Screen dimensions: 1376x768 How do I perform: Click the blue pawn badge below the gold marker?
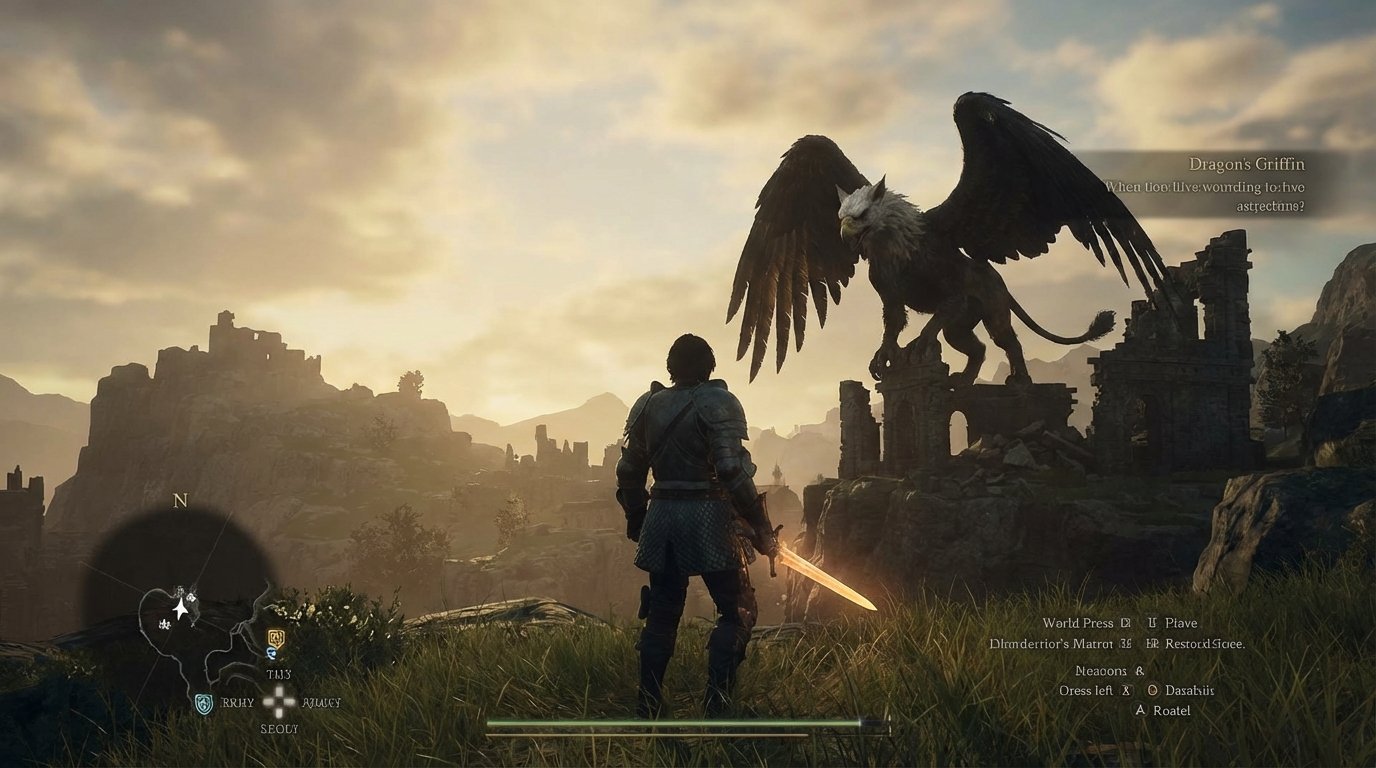(270, 652)
